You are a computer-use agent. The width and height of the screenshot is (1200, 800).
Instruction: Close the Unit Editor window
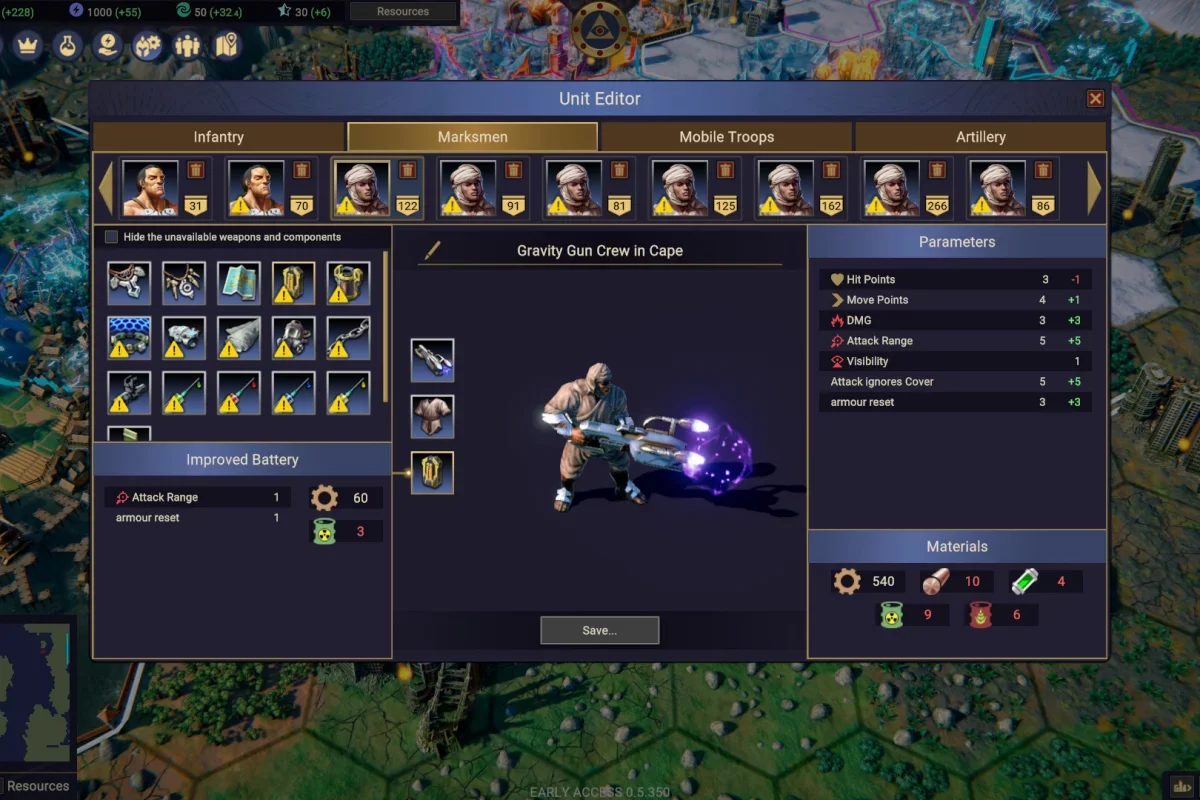(1095, 98)
